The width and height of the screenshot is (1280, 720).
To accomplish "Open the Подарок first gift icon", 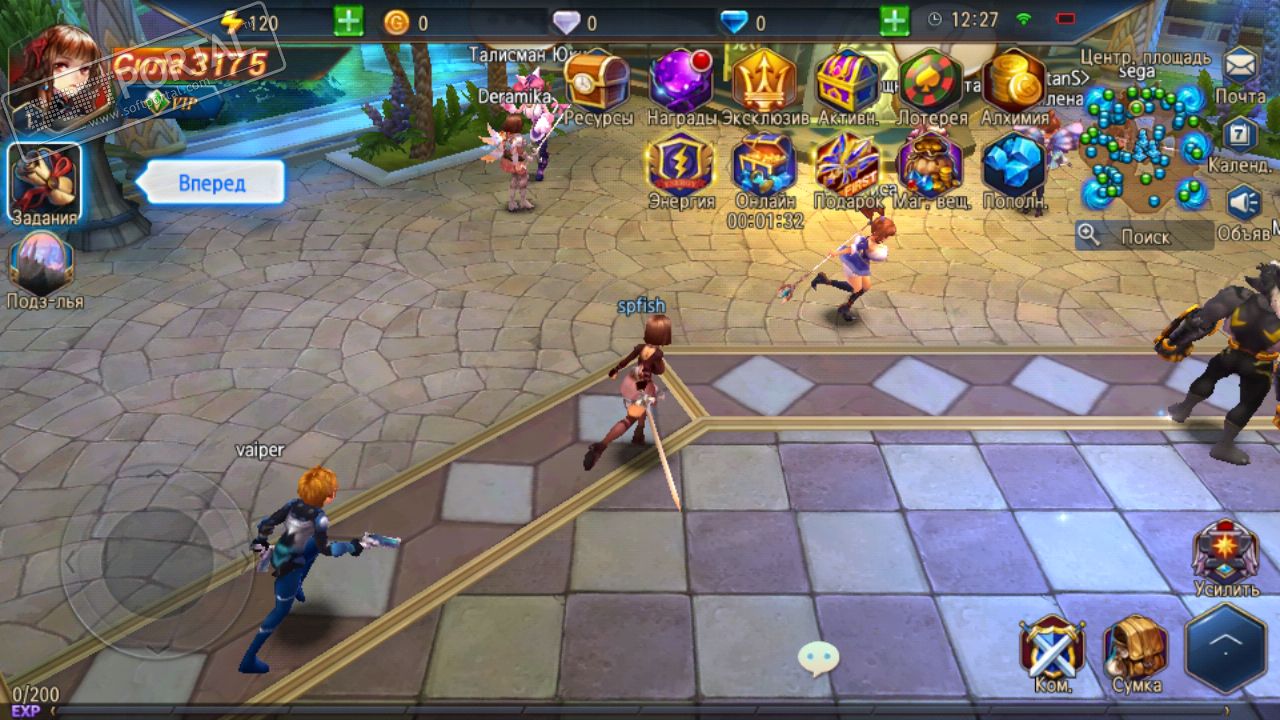I will pyautogui.click(x=848, y=164).
